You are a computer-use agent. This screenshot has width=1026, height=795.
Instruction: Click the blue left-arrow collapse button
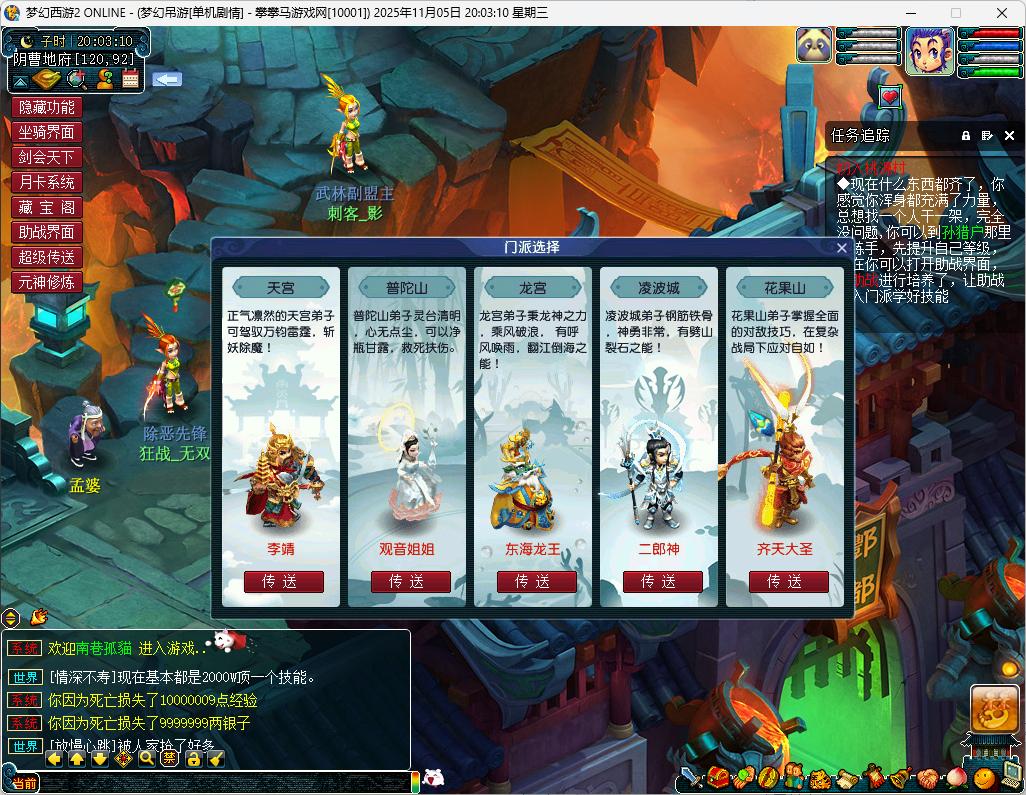click(166, 78)
